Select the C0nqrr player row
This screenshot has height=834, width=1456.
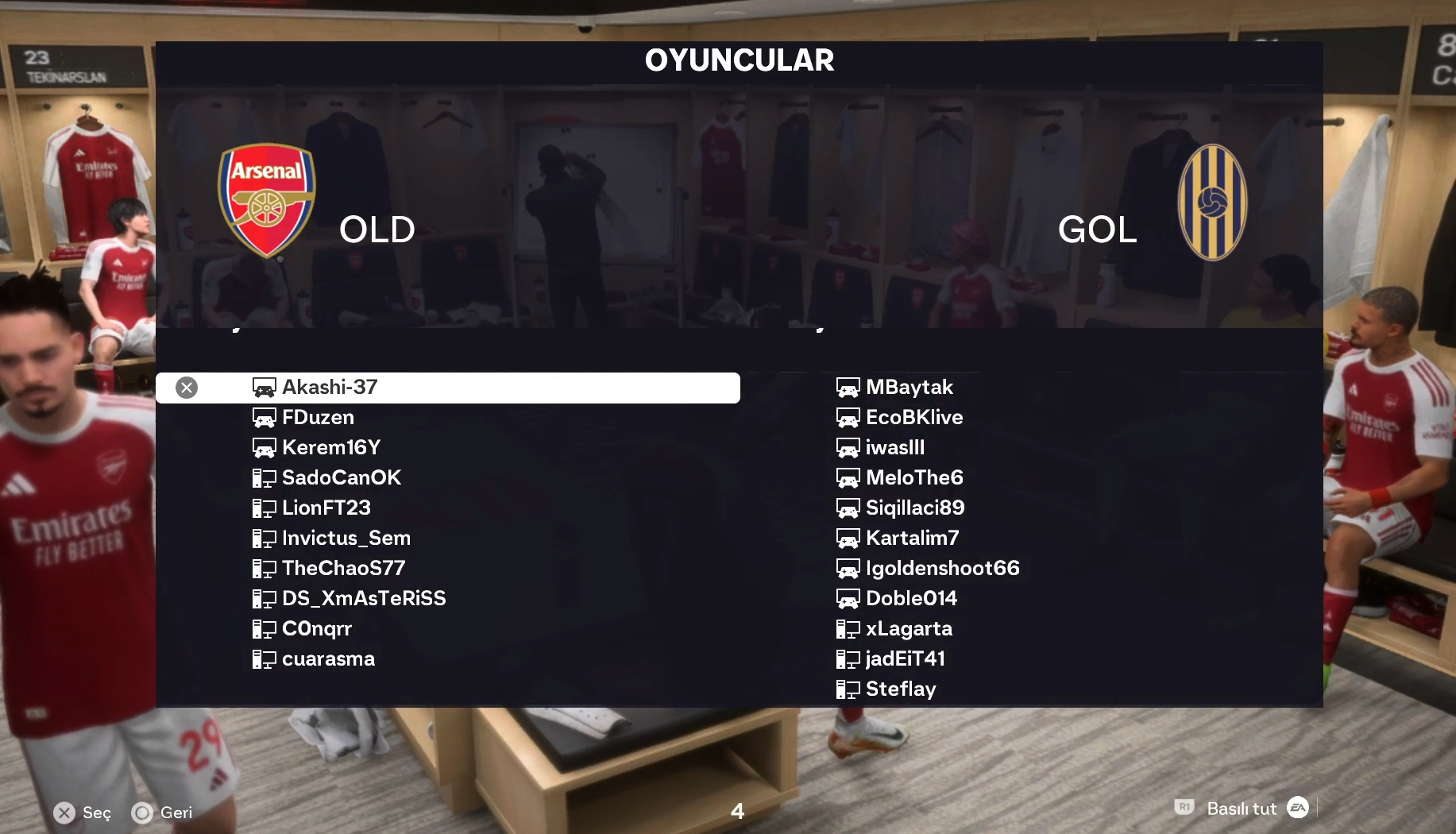pyautogui.click(x=316, y=629)
